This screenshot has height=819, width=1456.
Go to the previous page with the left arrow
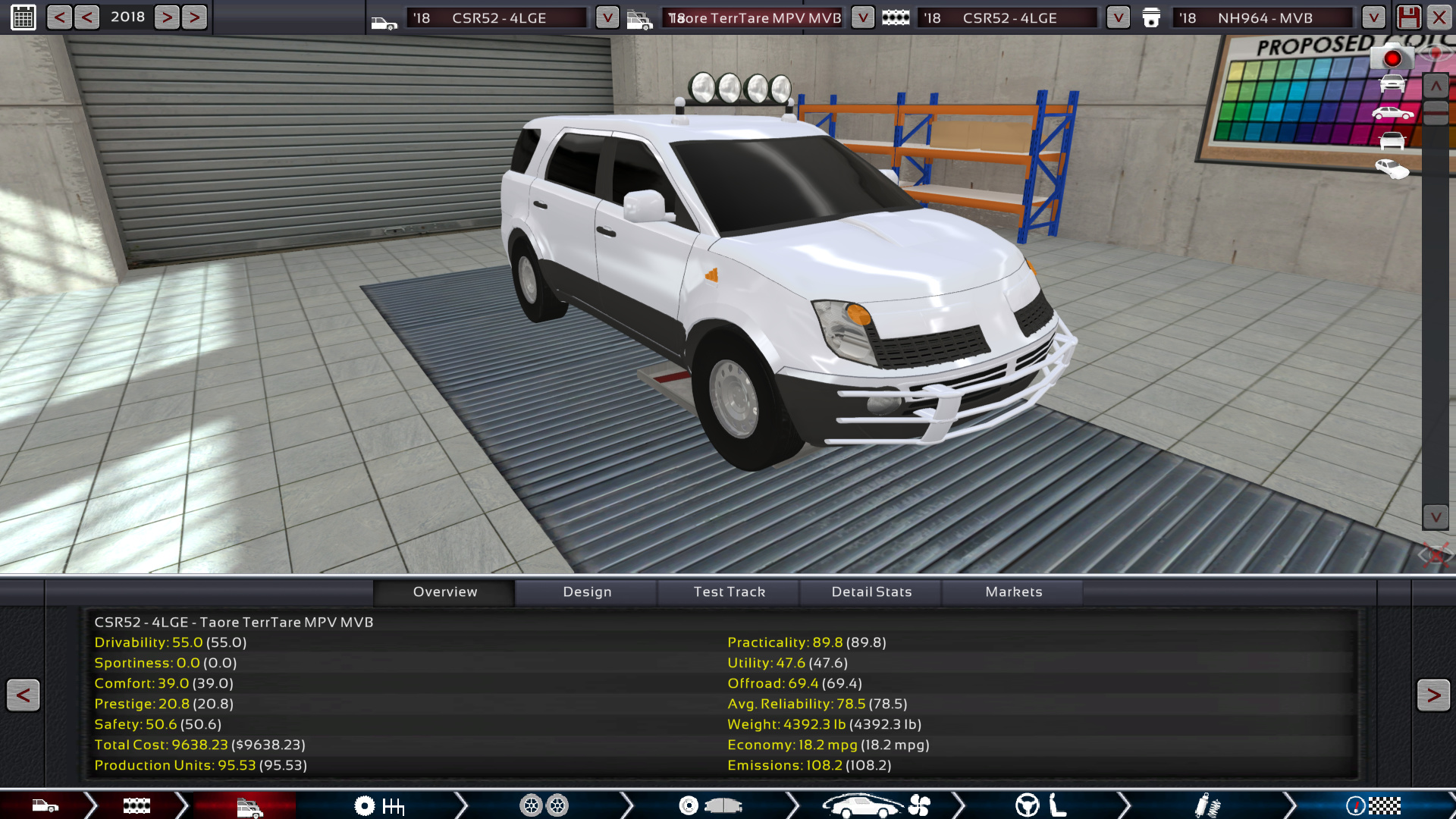click(x=24, y=695)
